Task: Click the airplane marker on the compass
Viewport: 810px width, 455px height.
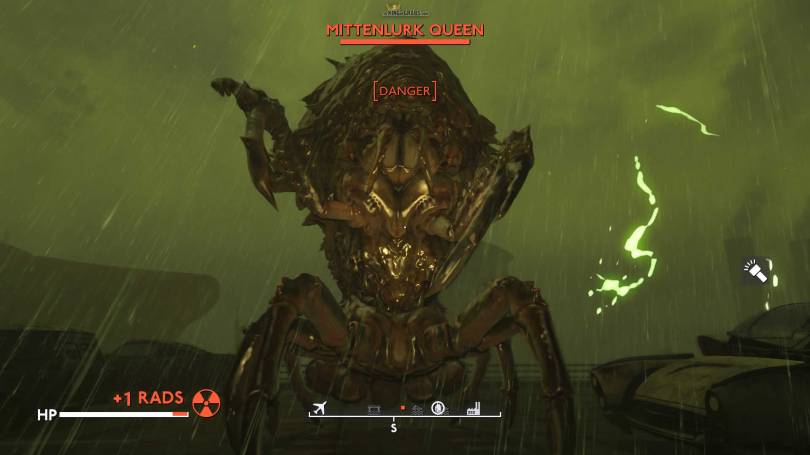Action: pos(320,407)
